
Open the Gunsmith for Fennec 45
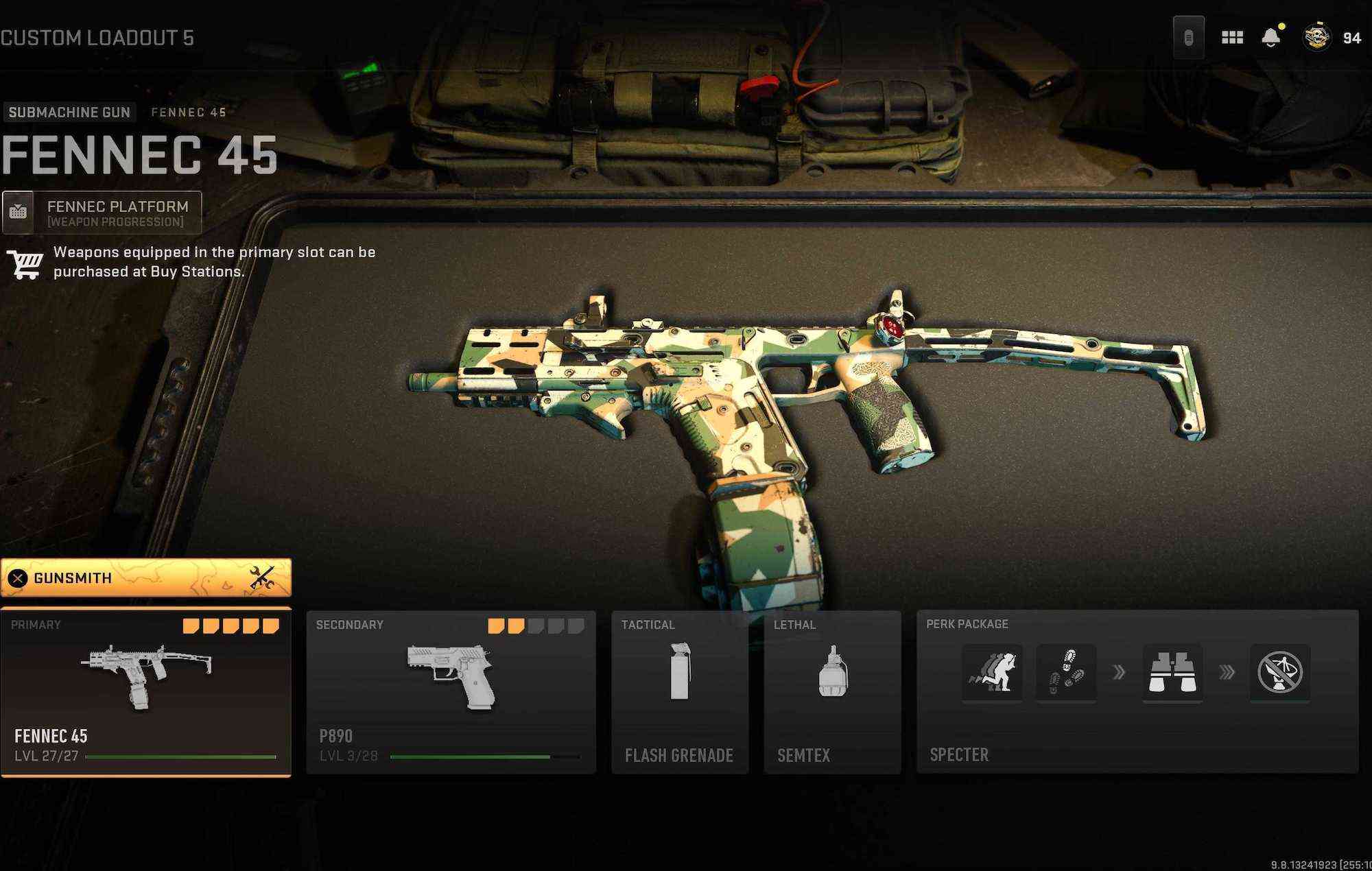coord(145,578)
